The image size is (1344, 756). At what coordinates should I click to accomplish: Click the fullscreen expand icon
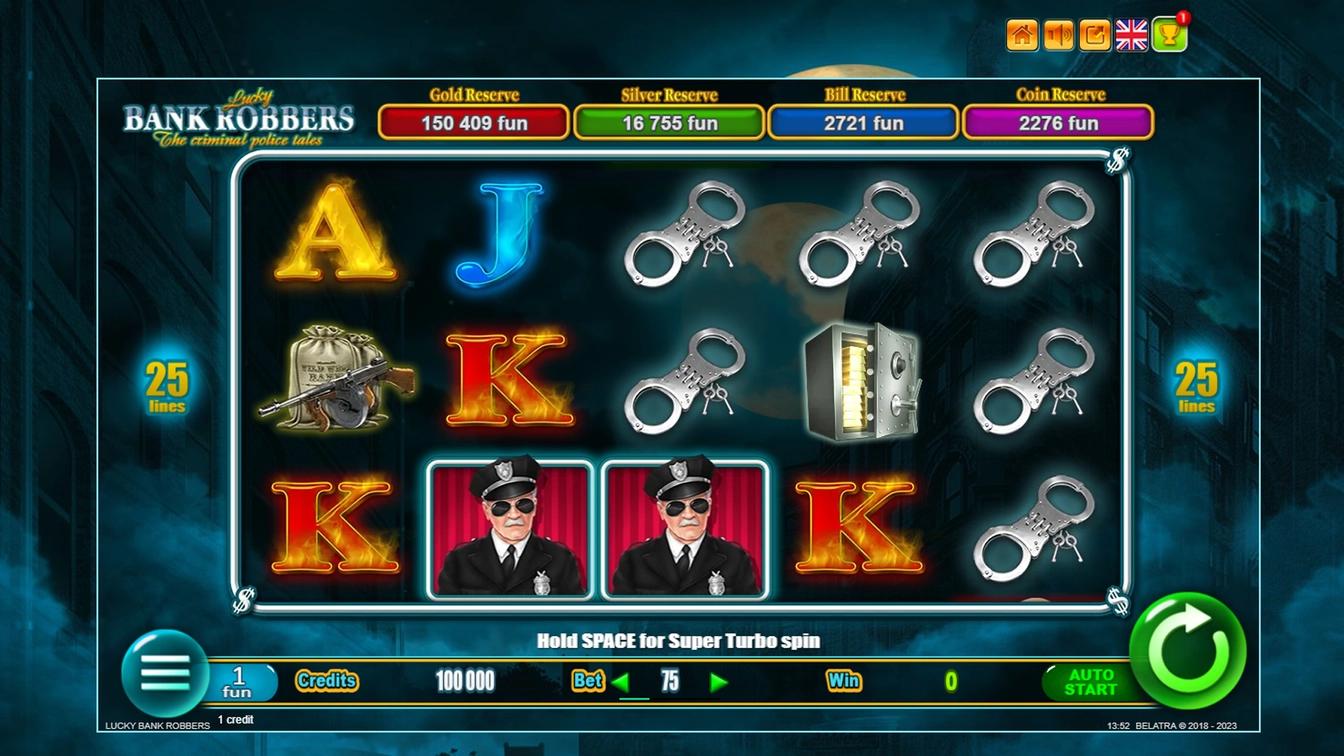pos(1095,35)
